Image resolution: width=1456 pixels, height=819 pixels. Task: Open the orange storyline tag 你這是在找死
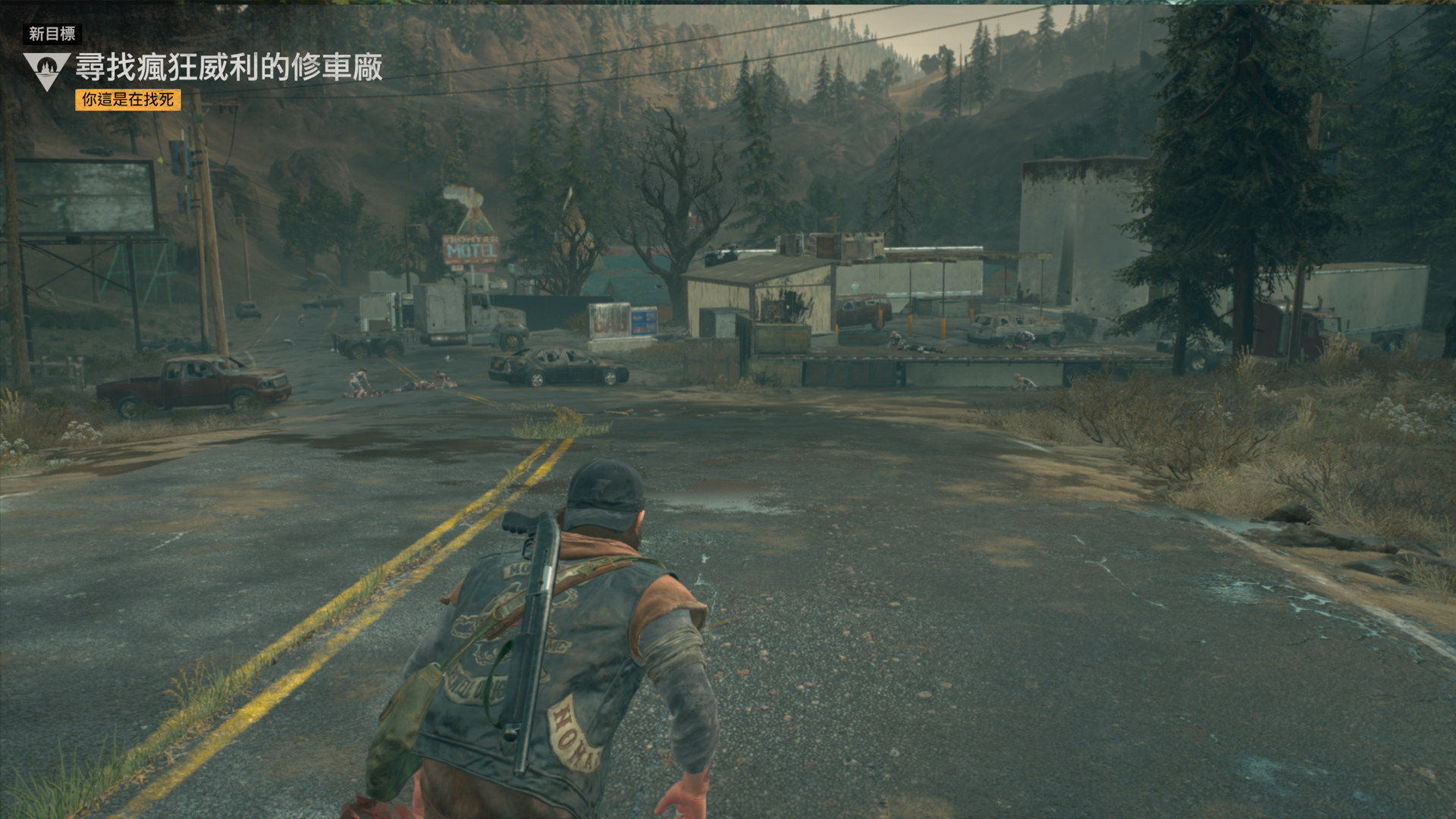click(128, 99)
